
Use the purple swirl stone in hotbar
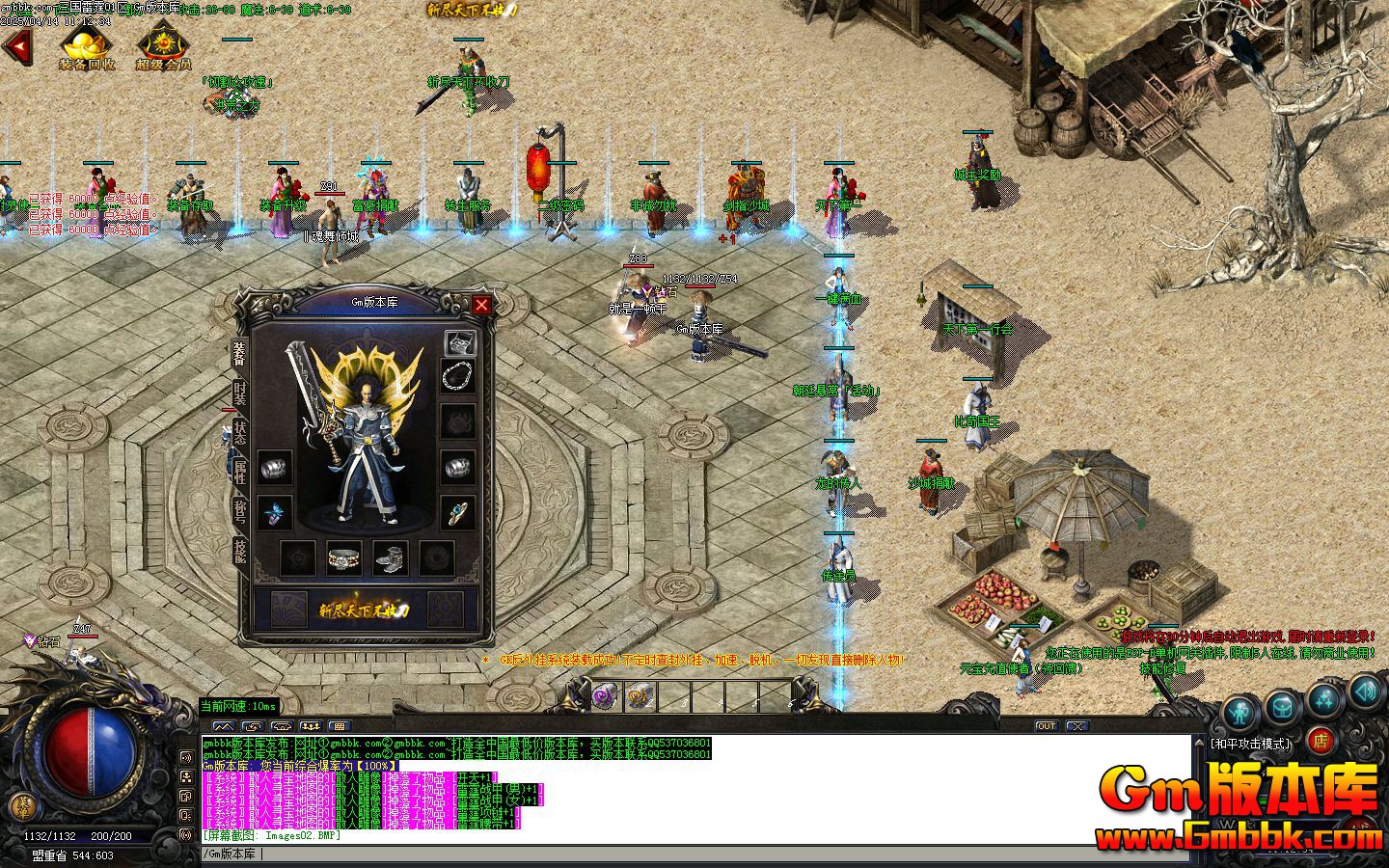[x=605, y=694]
